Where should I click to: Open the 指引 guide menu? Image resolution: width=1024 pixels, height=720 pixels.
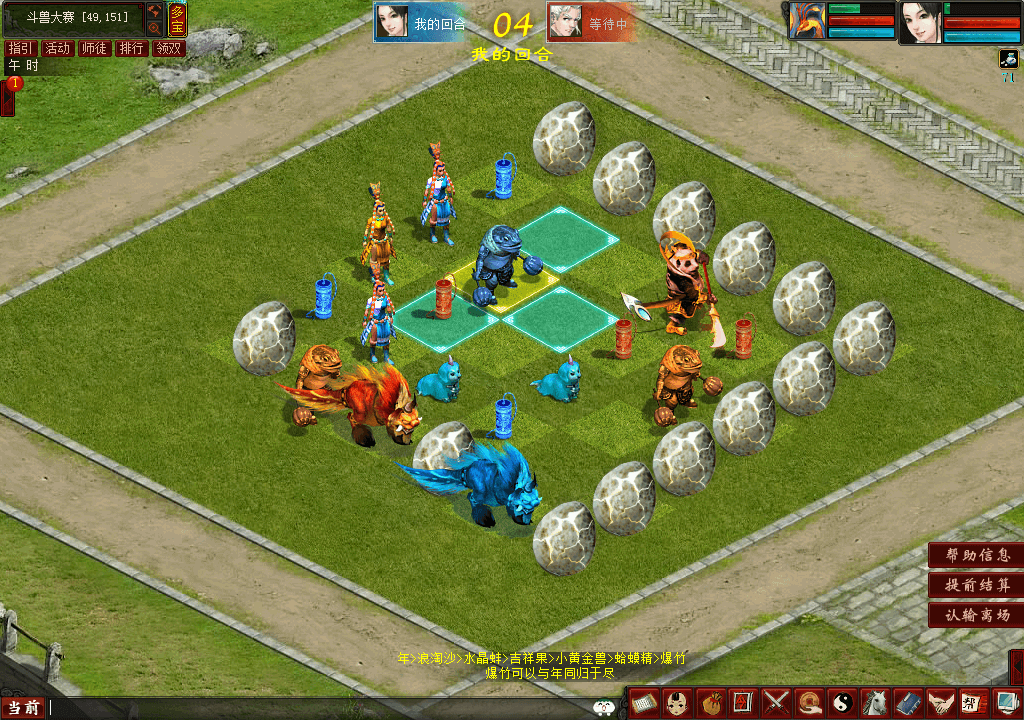point(20,48)
